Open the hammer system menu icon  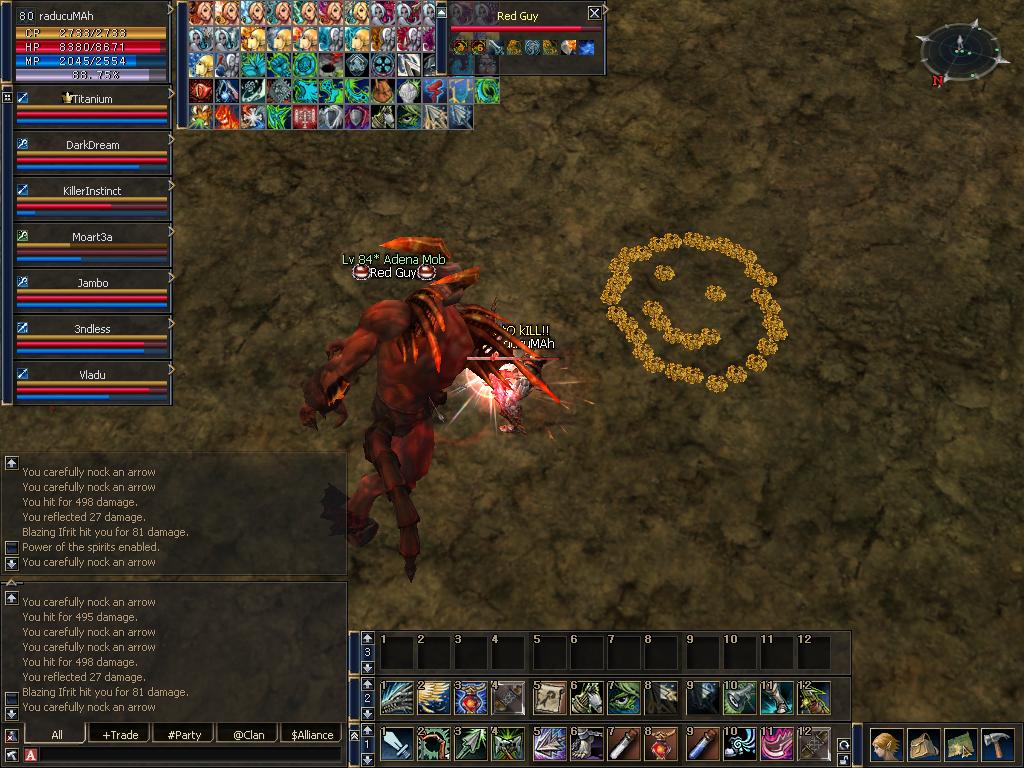[998, 745]
